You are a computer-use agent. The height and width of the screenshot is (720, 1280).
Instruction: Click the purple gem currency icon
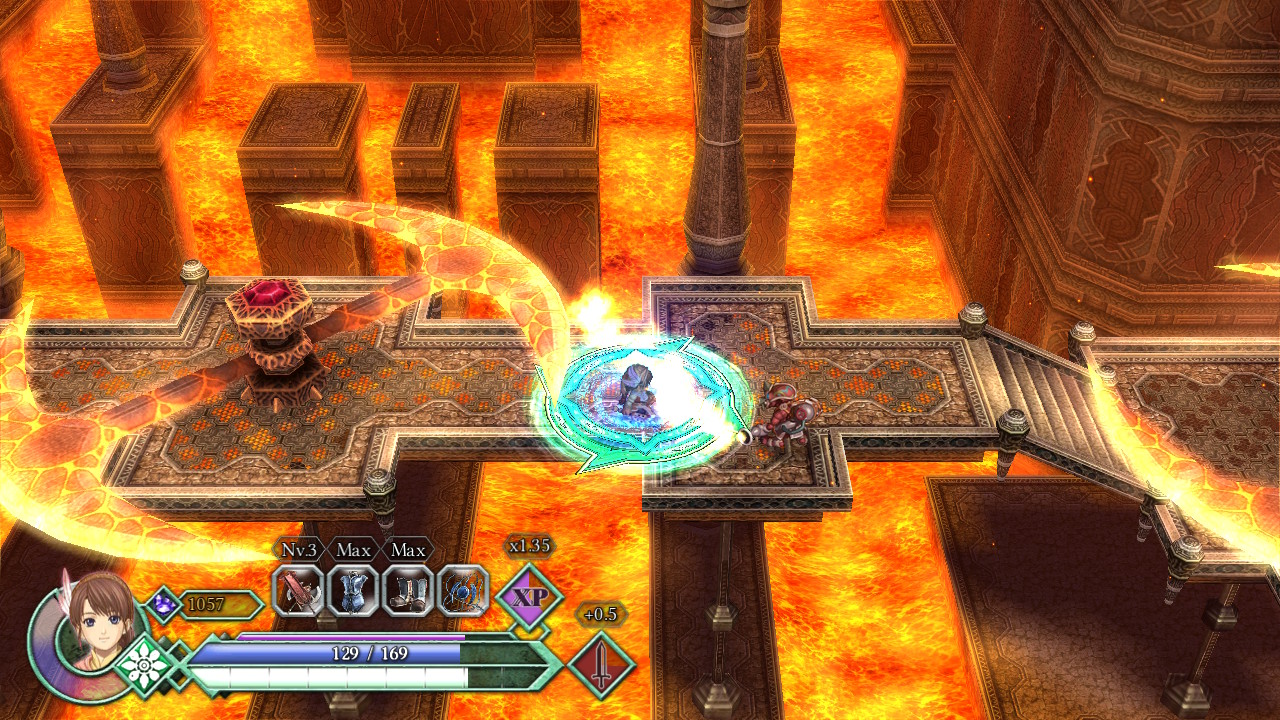coord(163,603)
